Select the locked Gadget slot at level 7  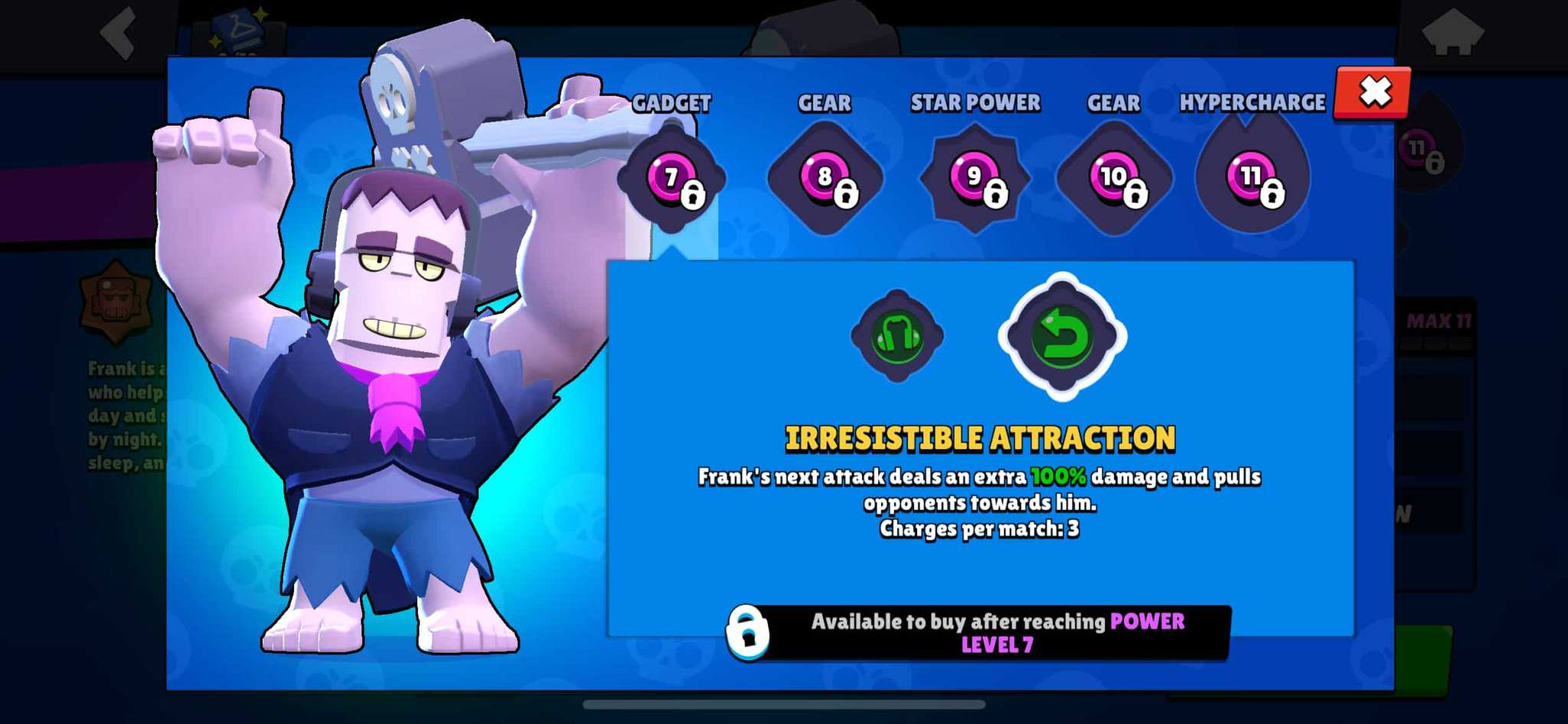point(672,176)
